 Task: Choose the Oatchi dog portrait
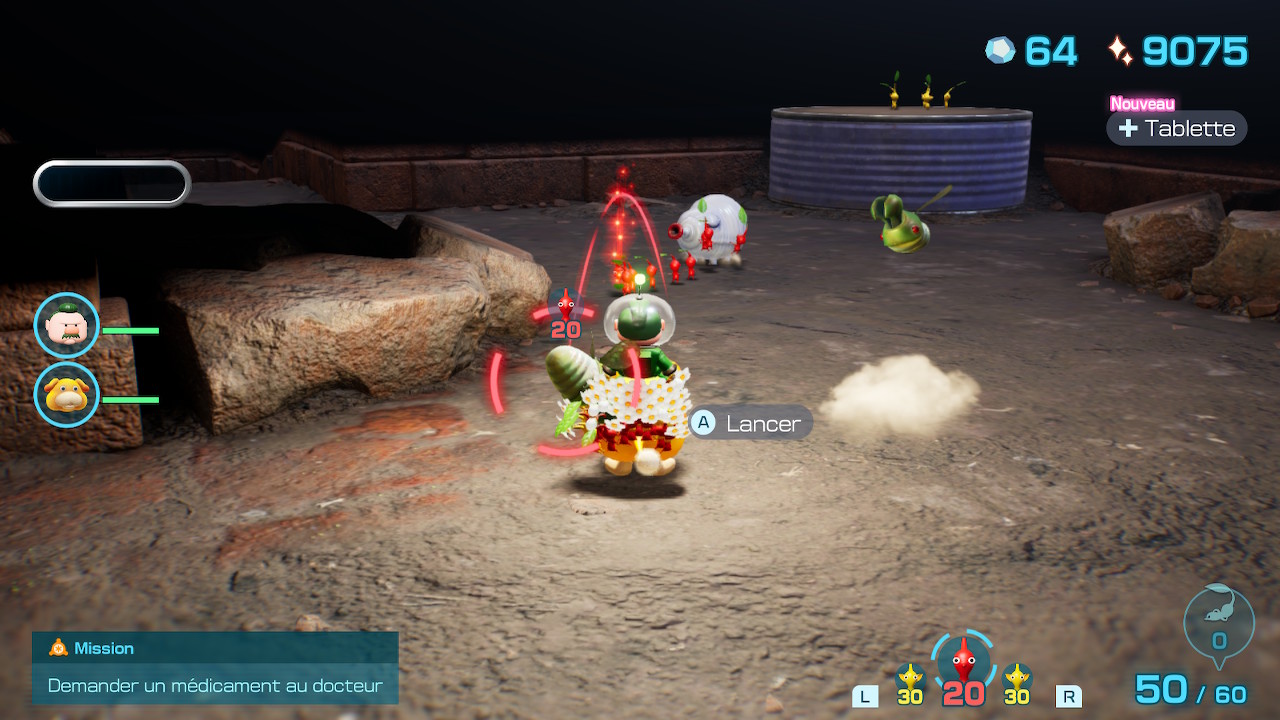click(x=67, y=394)
